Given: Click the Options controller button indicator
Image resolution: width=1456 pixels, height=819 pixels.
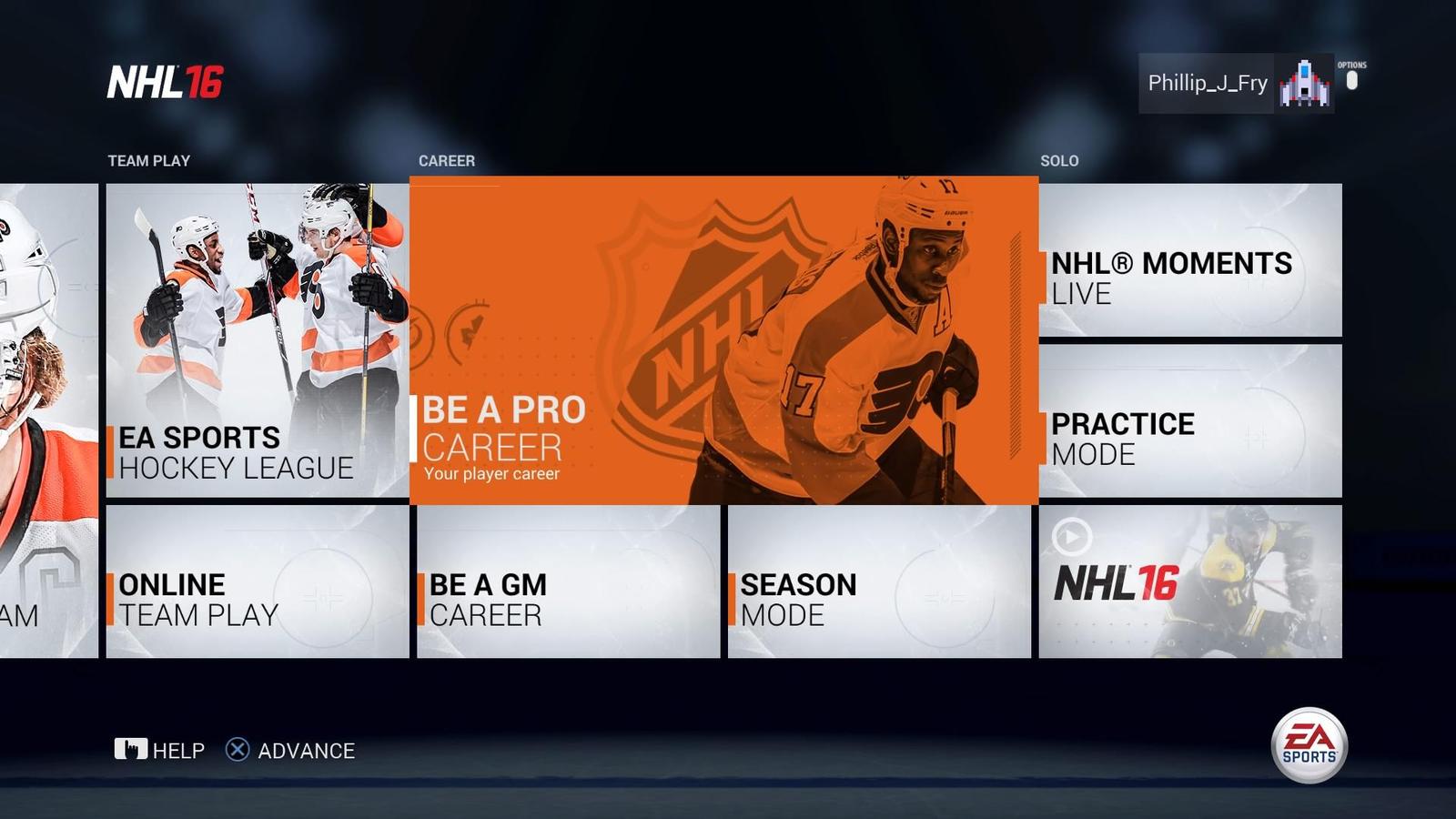Looking at the screenshot, I should (1350, 82).
